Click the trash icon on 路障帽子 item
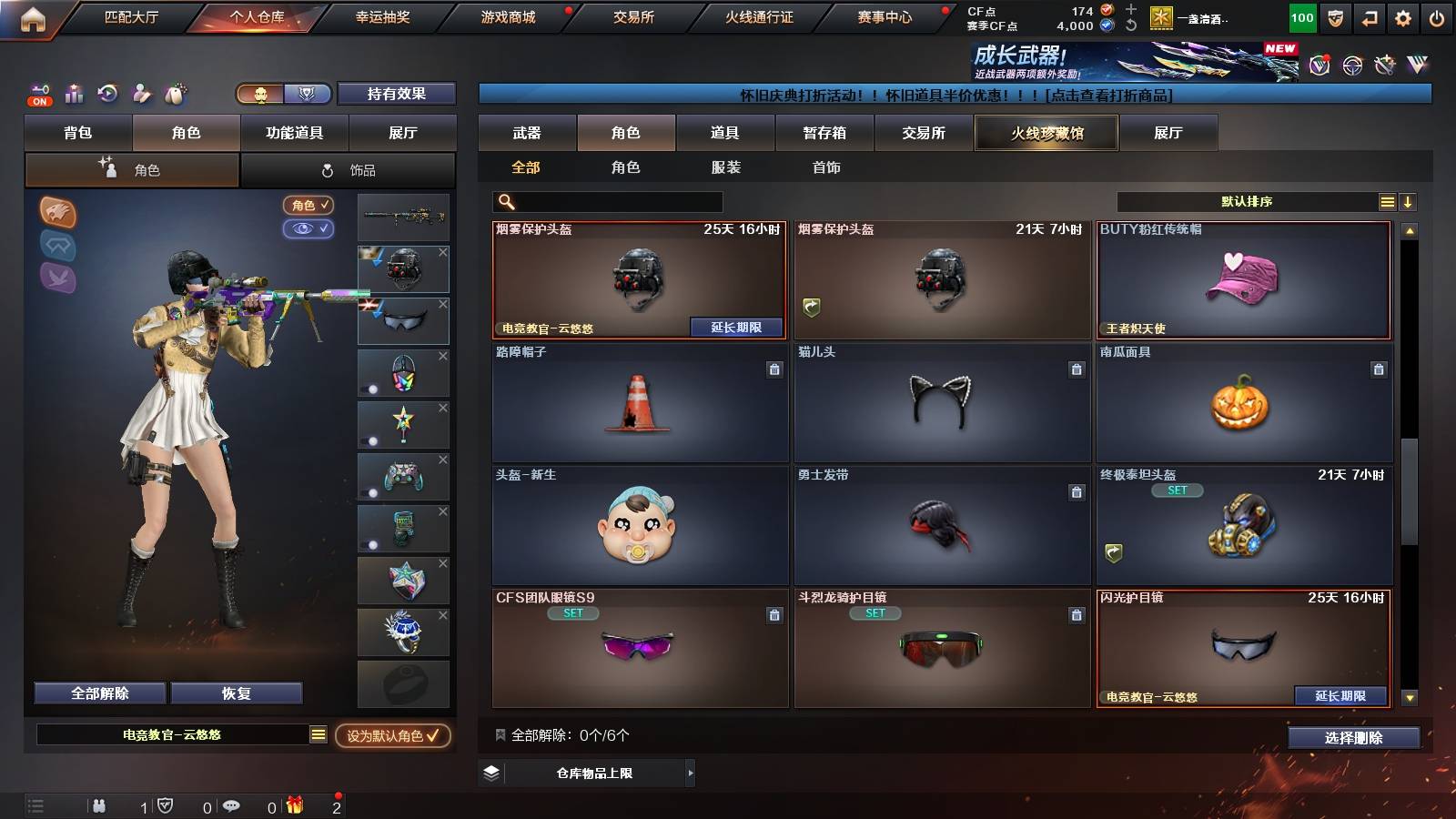 point(774,370)
